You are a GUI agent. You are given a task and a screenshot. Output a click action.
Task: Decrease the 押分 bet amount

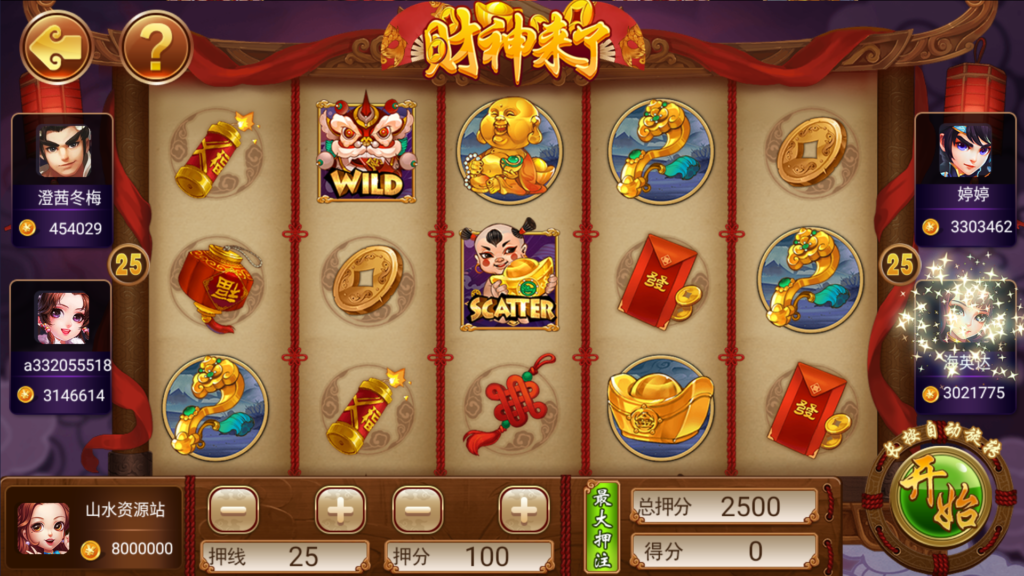[418, 510]
